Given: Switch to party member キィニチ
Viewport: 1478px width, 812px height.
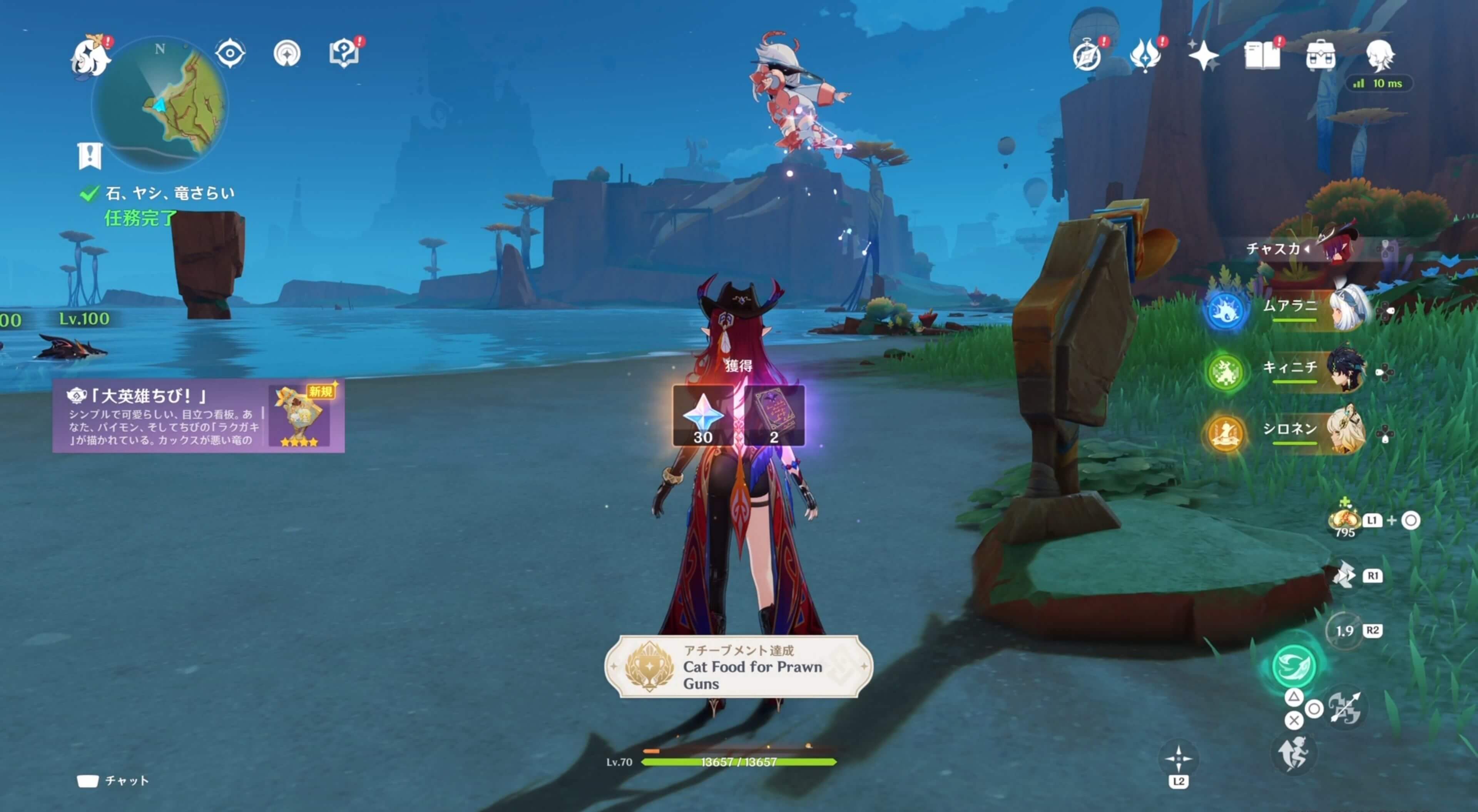Looking at the screenshot, I should point(1314,370).
